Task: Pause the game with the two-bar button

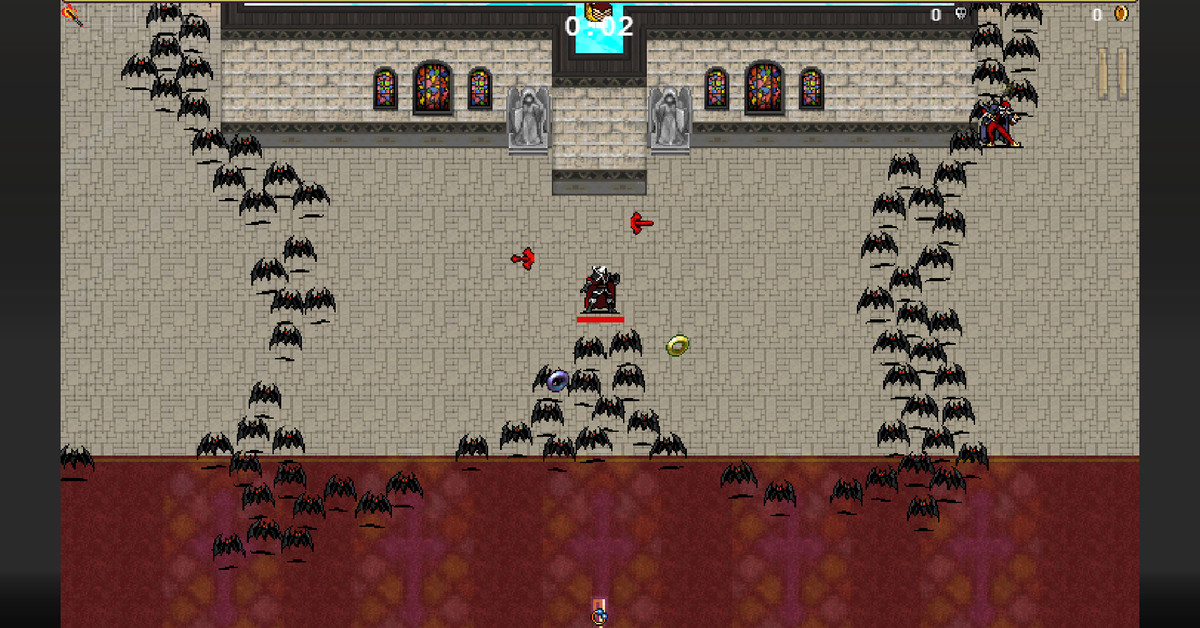Action: [1112, 72]
